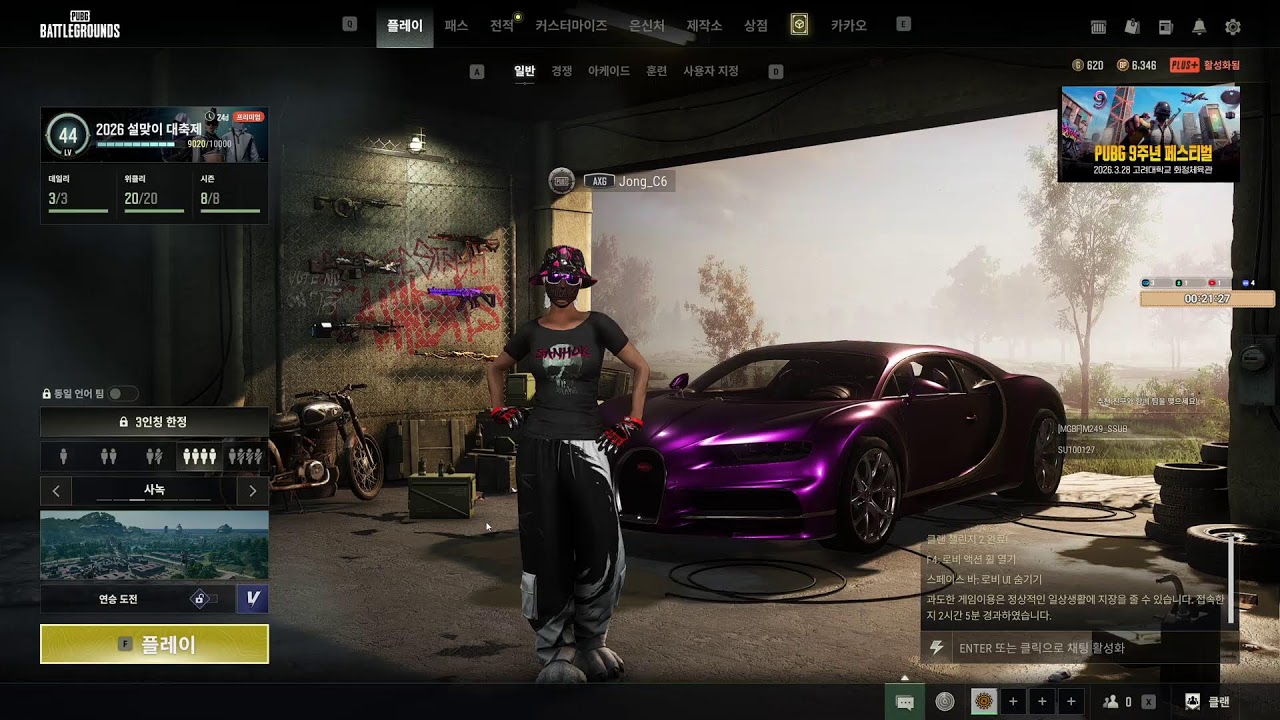Screen dimensions: 1280x720
Task: Select the 경쟁 ranked mode
Action: [x=562, y=71]
